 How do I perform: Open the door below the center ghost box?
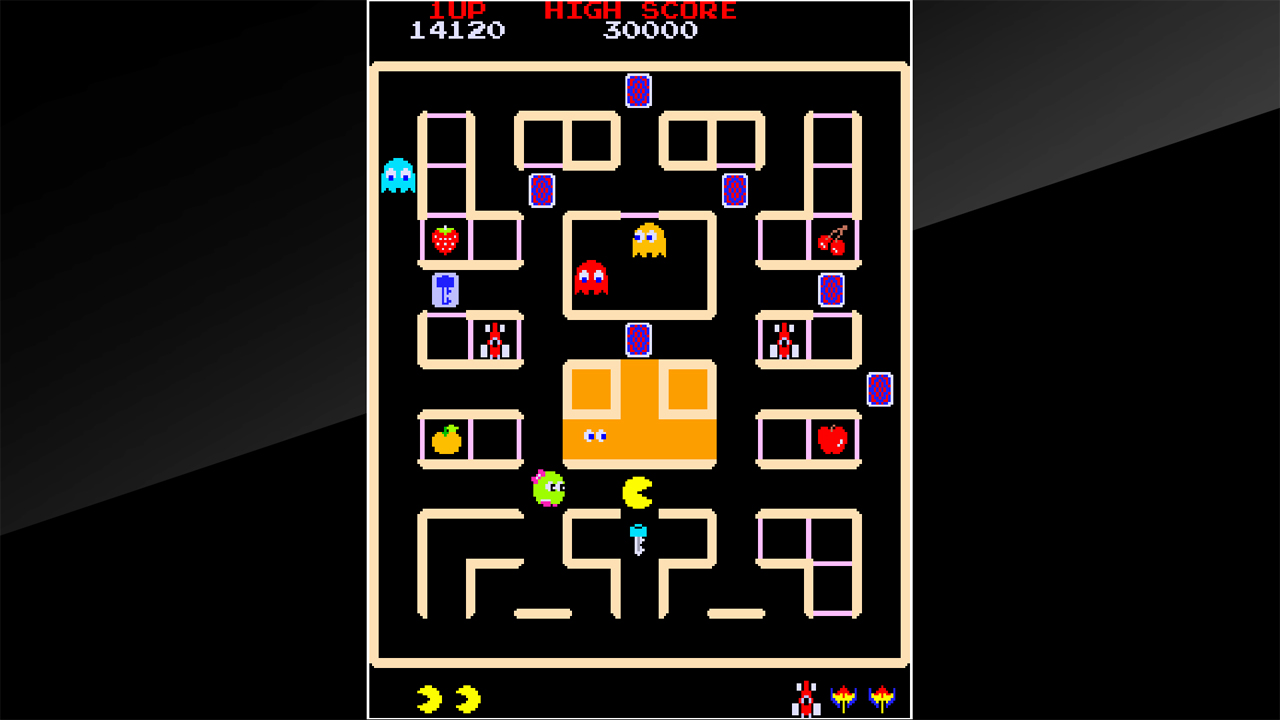(x=637, y=340)
